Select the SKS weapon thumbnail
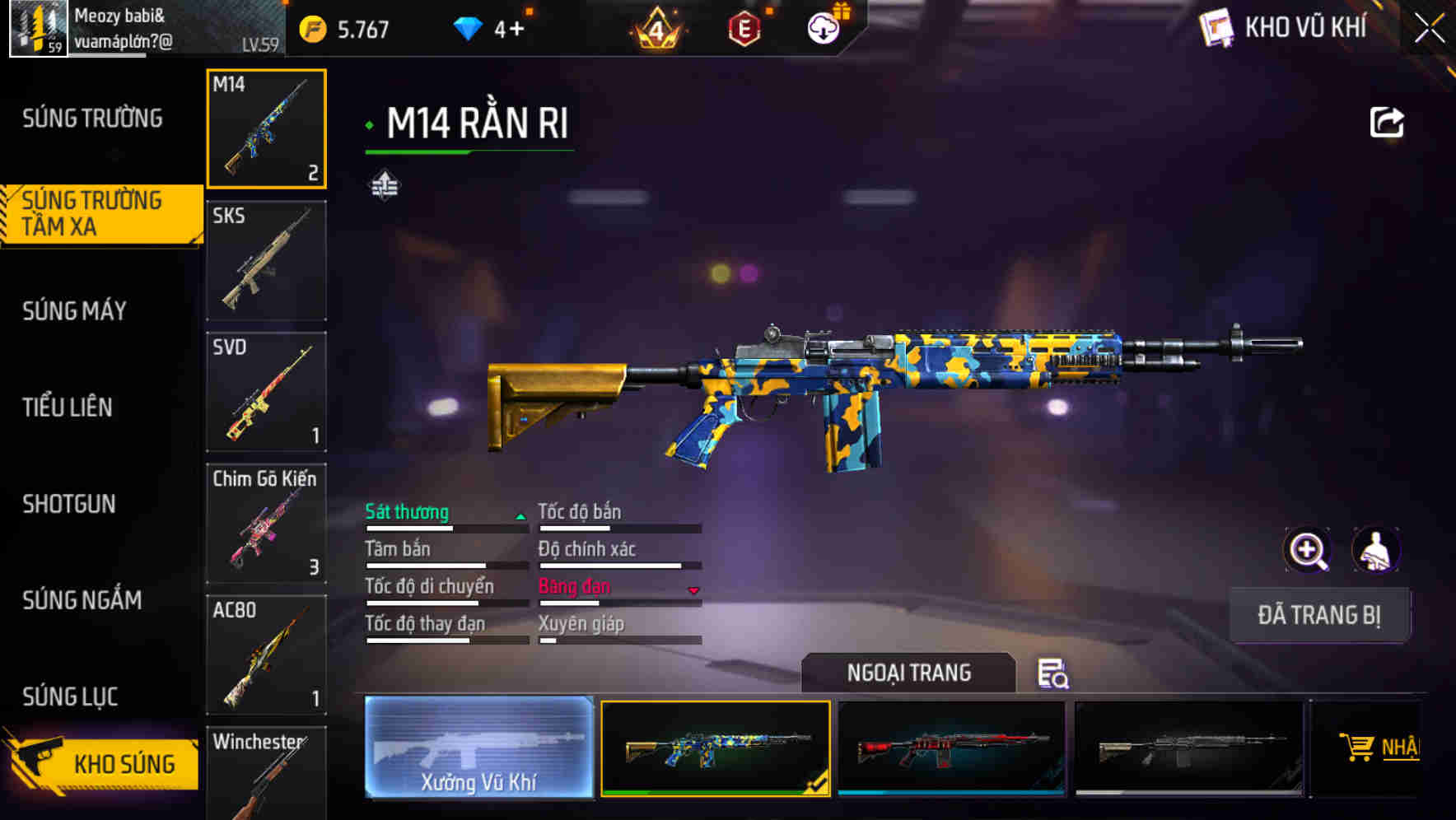 point(266,259)
